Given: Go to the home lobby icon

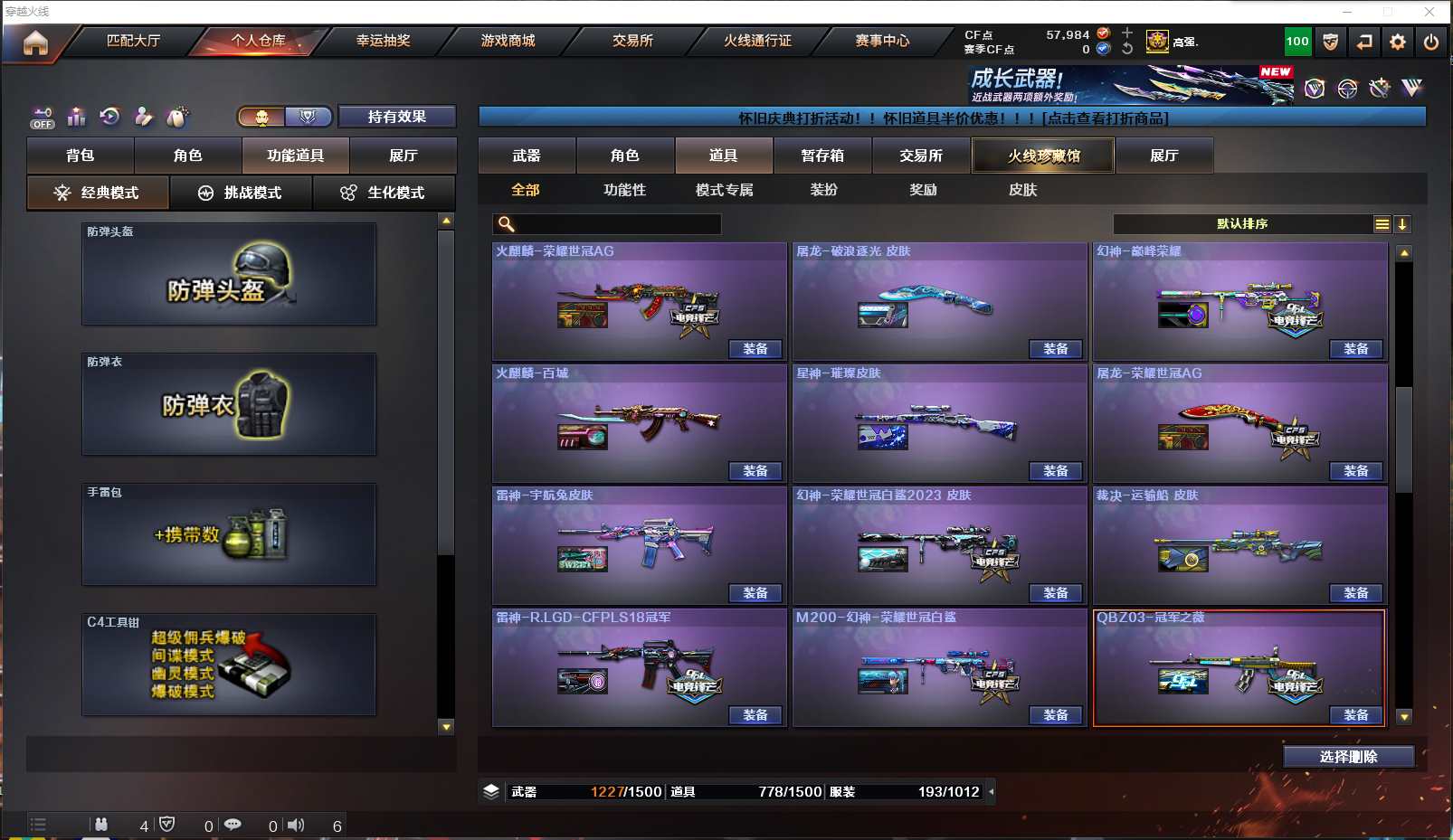Looking at the screenshot, I should coord(35,42).
